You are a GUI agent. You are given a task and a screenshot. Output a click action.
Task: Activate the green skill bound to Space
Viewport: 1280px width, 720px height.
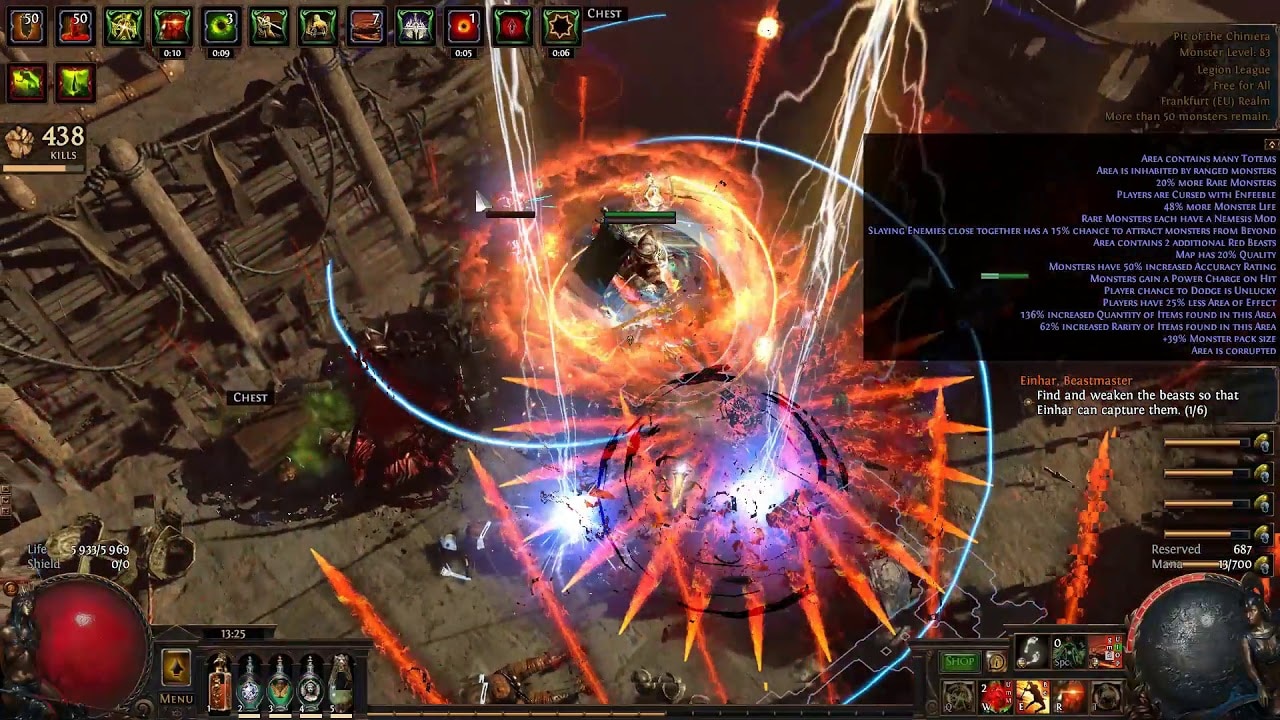point(1069,653)
